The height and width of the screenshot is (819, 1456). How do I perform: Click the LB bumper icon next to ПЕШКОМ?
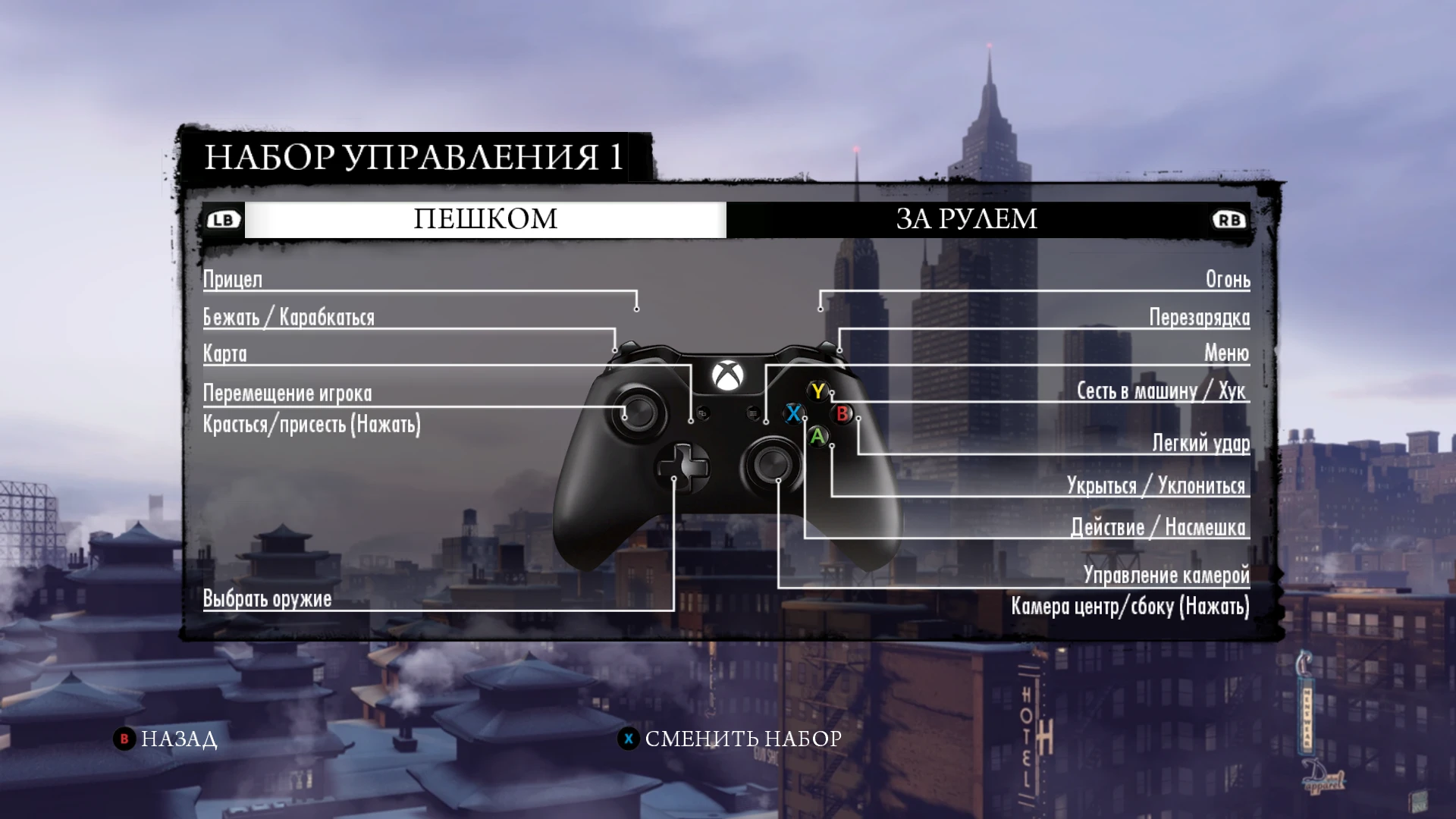[x=222, y=219]
